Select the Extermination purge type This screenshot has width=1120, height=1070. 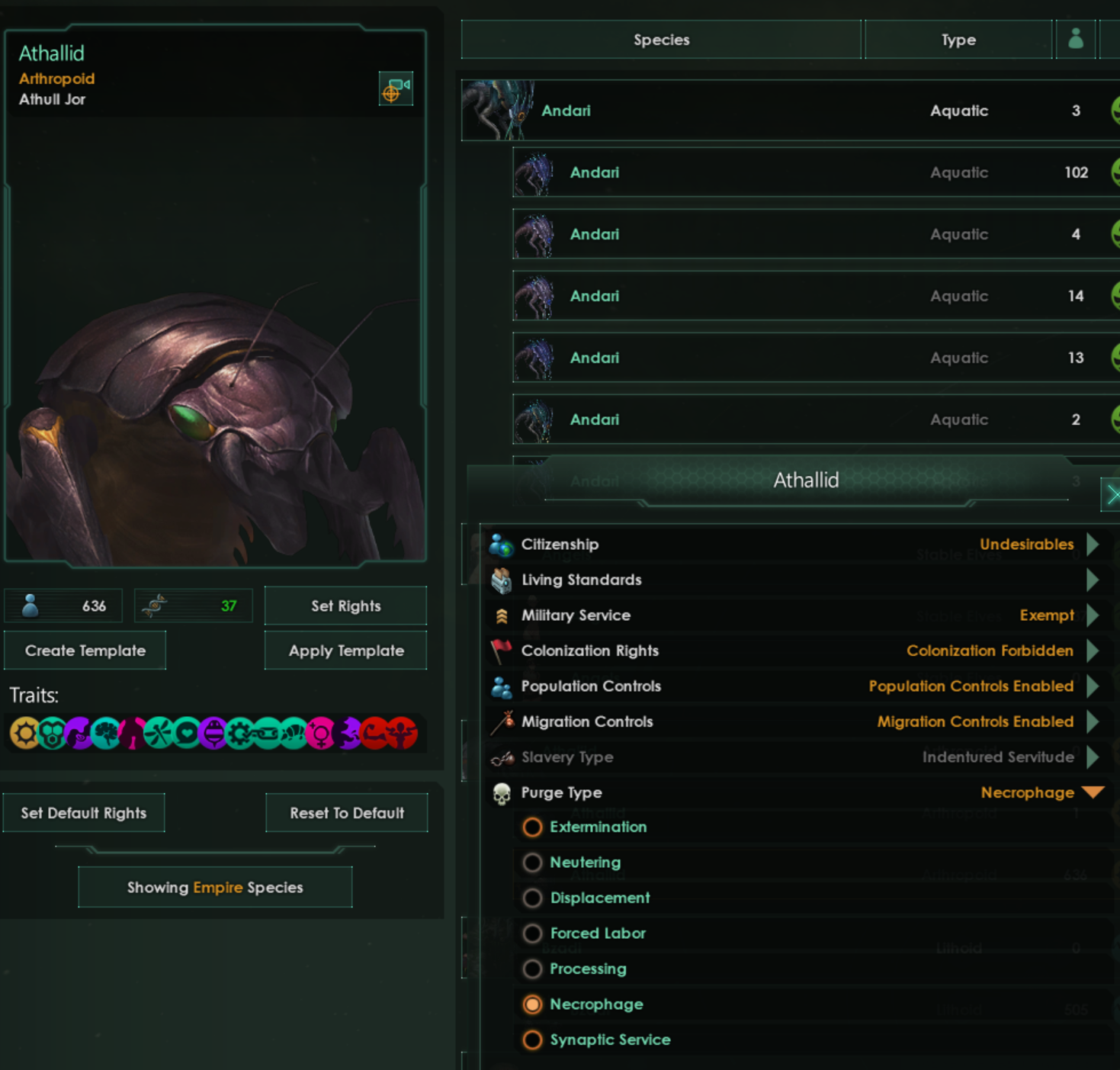[533, 827]
